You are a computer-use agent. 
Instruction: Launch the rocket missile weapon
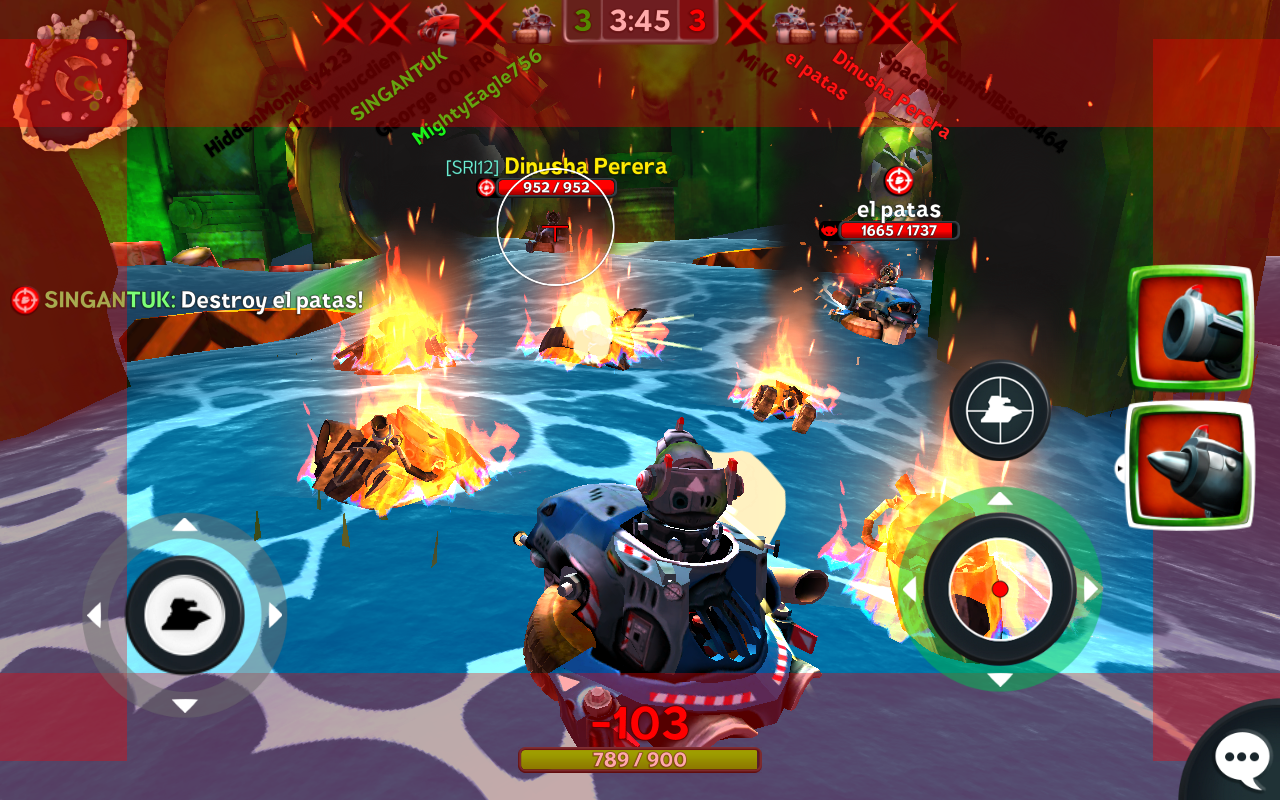[1191, 465]
